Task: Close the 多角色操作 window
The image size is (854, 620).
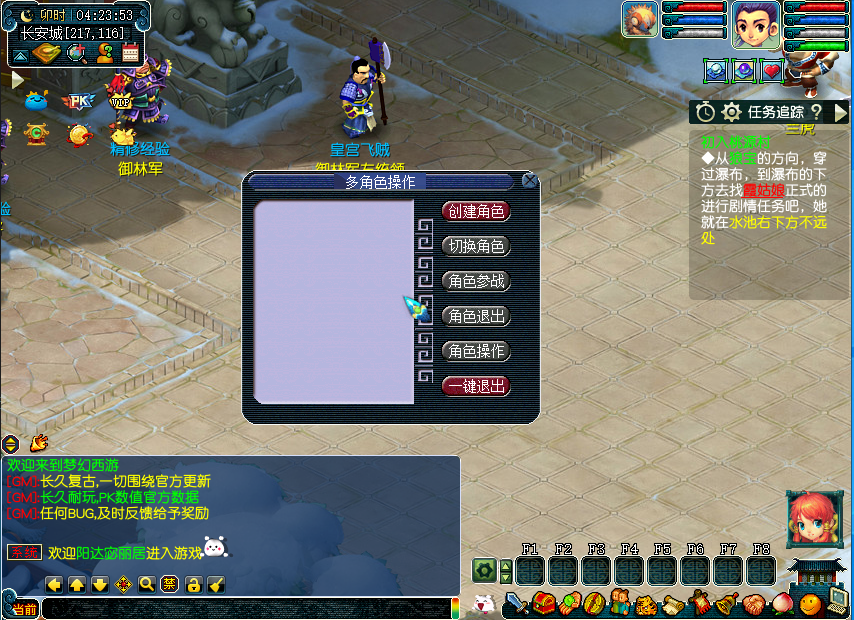Action: tap(529, 181)
